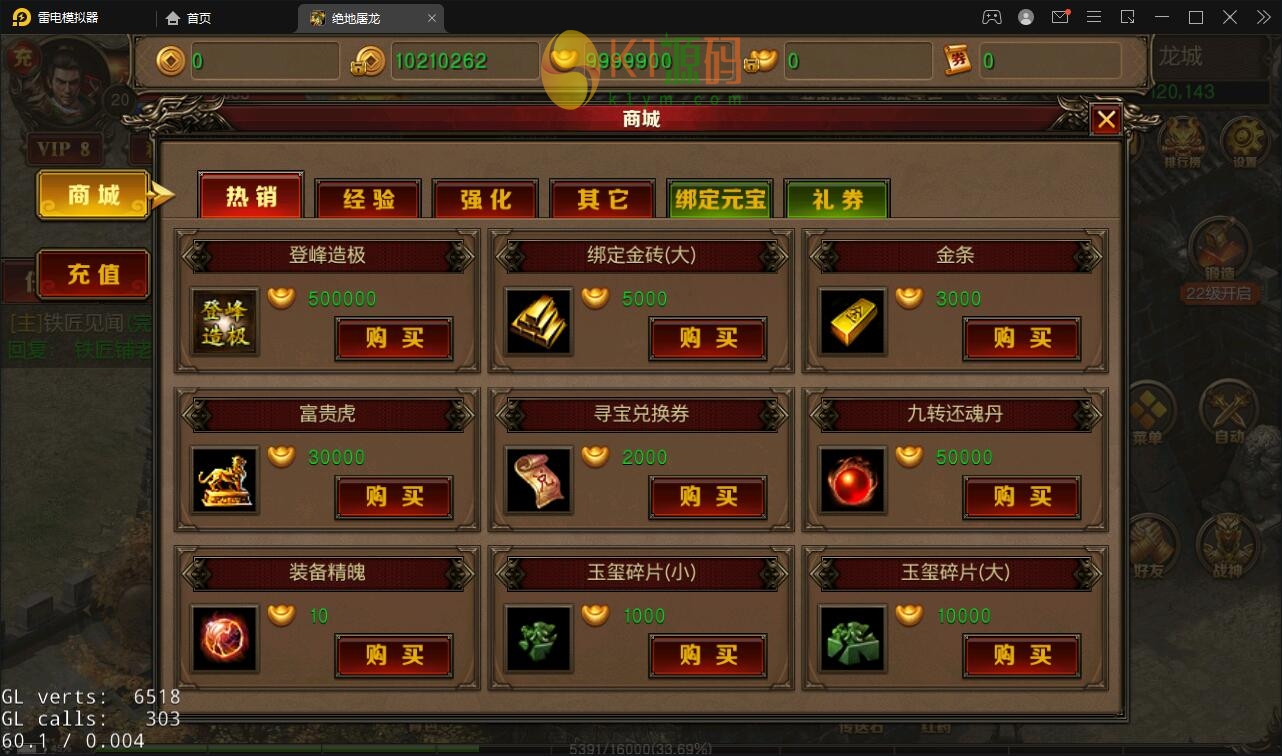Buy the 金条 item with 购买 button
This screenshot has width=1282, height=756.
pyautogui.click(x=1021, y=339)
